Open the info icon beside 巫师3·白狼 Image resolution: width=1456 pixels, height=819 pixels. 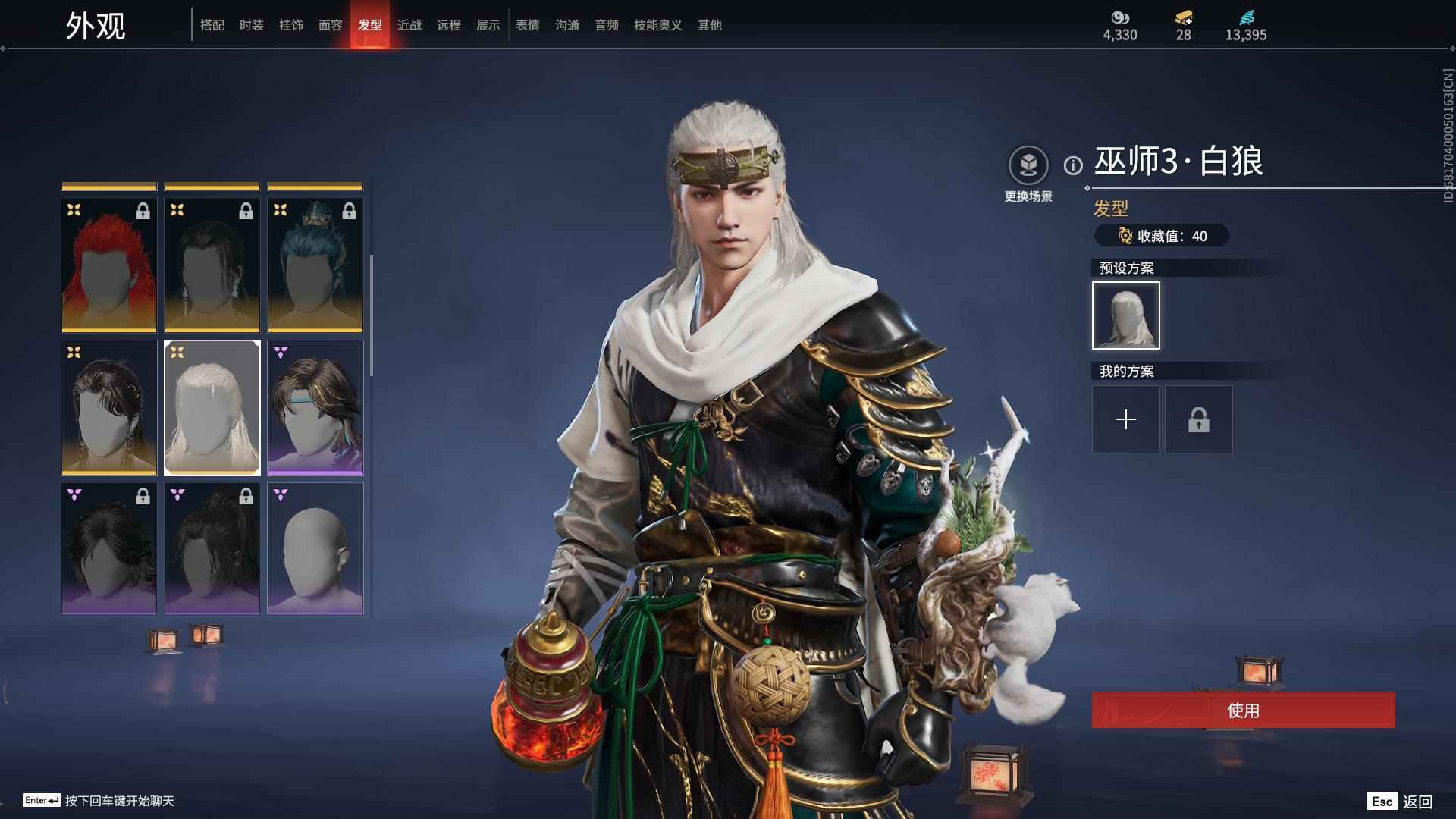[x=1073, y=165]
